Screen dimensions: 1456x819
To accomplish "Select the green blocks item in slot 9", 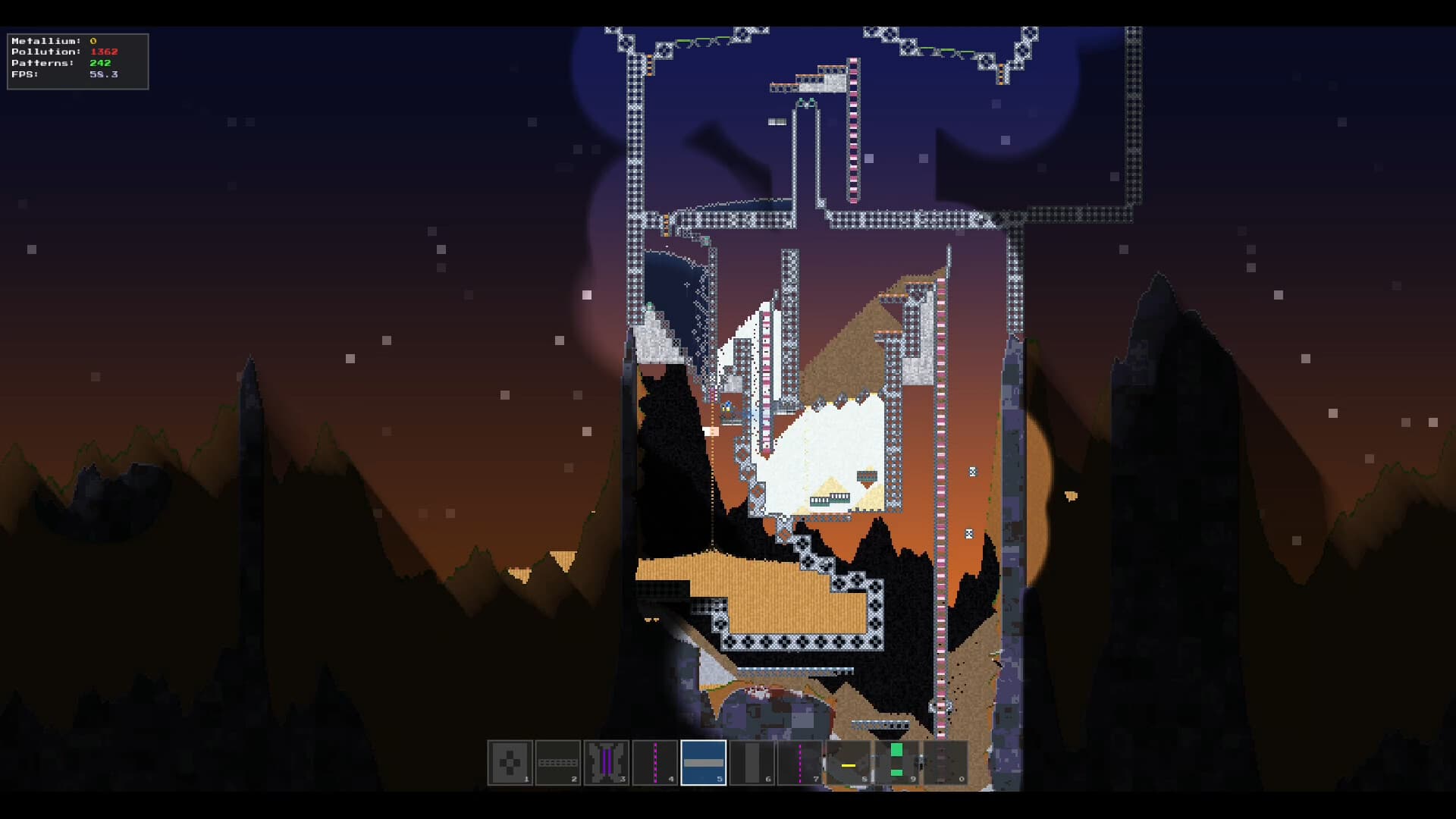I will (x=896, y=762).
